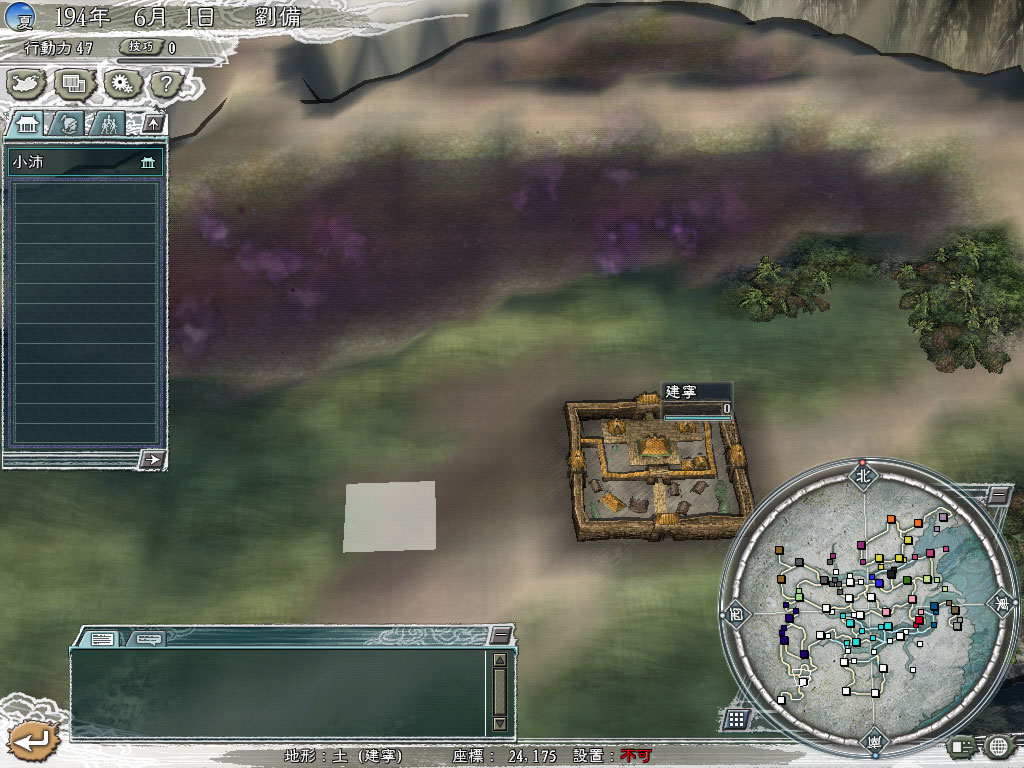Image resolution: width=1024 pixels, height=768 pixels.
Task: Open the map-shaped icon menu
Action: click(27, 83)
